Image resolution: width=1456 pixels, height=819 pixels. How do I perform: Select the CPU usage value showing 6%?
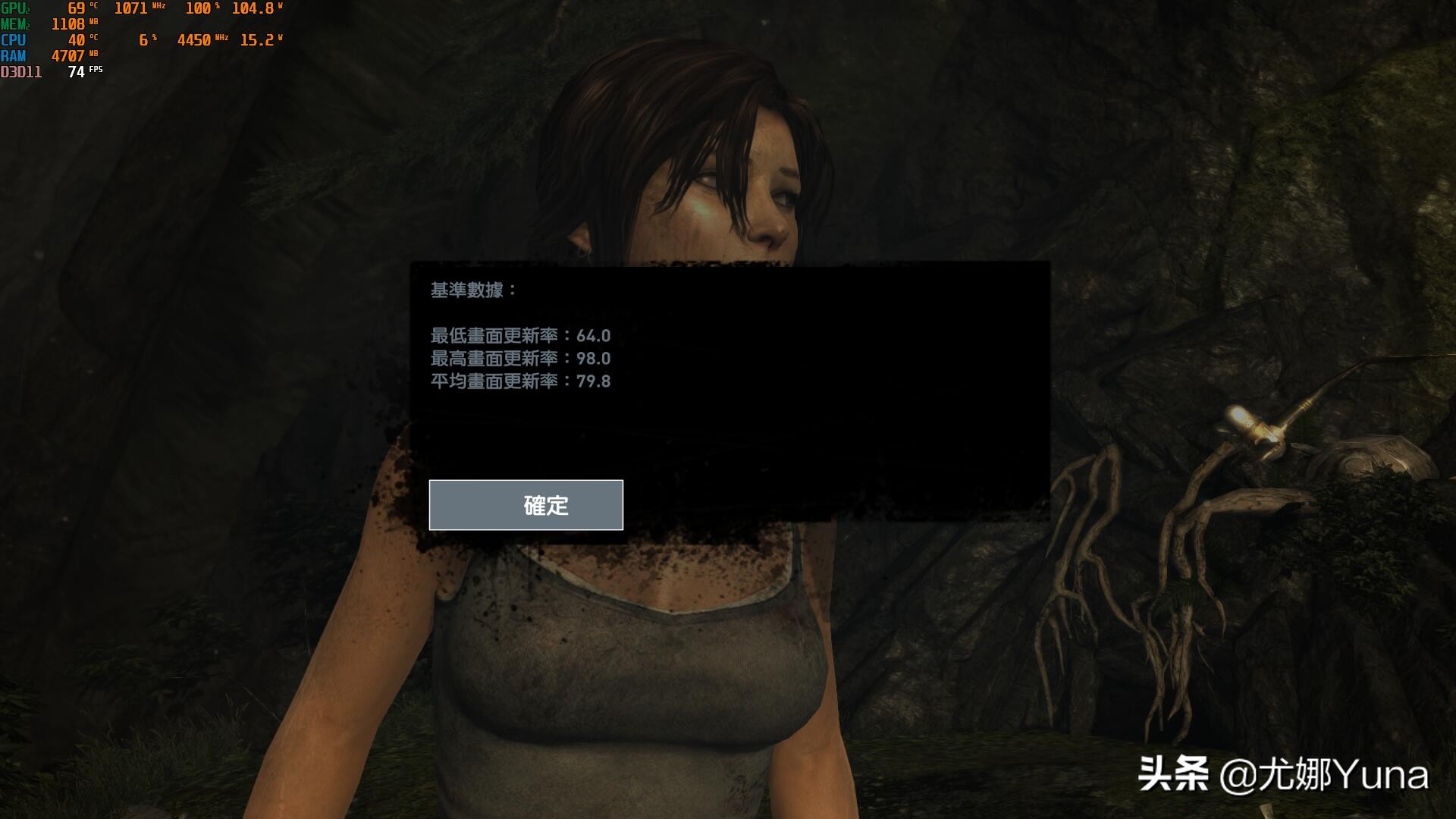click(x=144, y=39)
